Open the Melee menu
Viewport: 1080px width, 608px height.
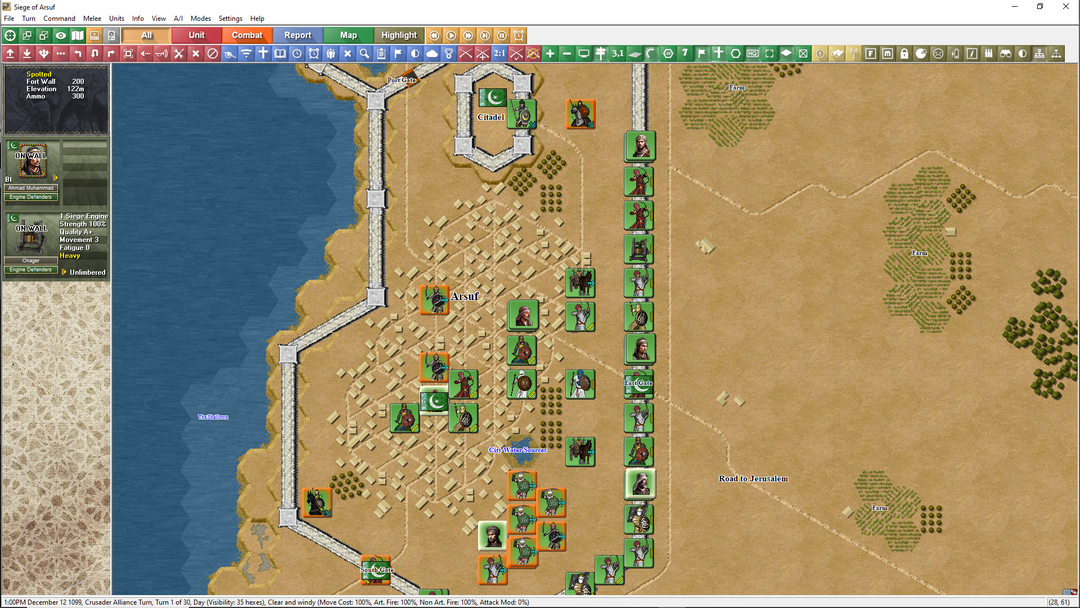click(92, 19)
